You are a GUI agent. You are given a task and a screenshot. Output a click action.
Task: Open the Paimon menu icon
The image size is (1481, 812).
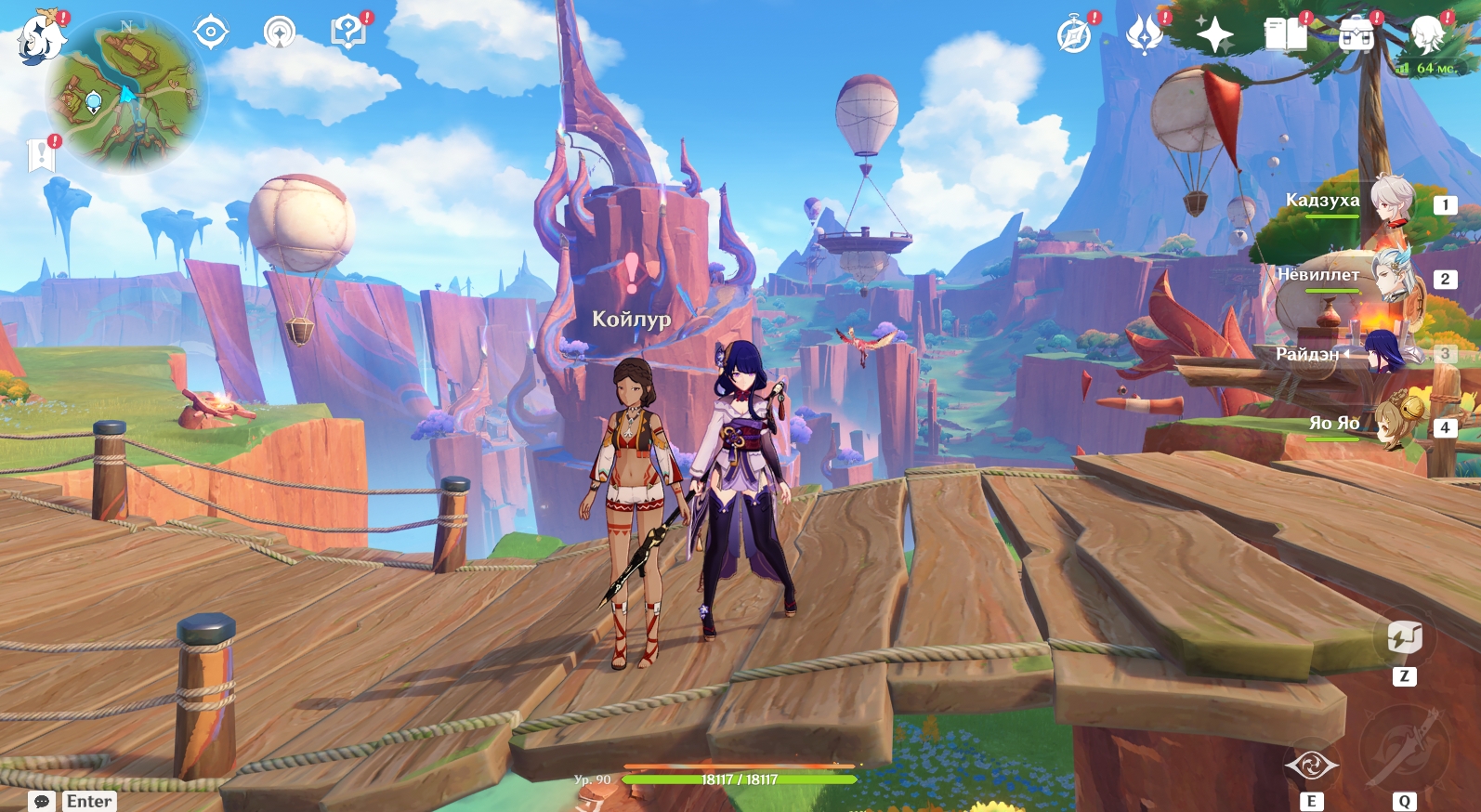pyautogui.click(x=41, y=37)
